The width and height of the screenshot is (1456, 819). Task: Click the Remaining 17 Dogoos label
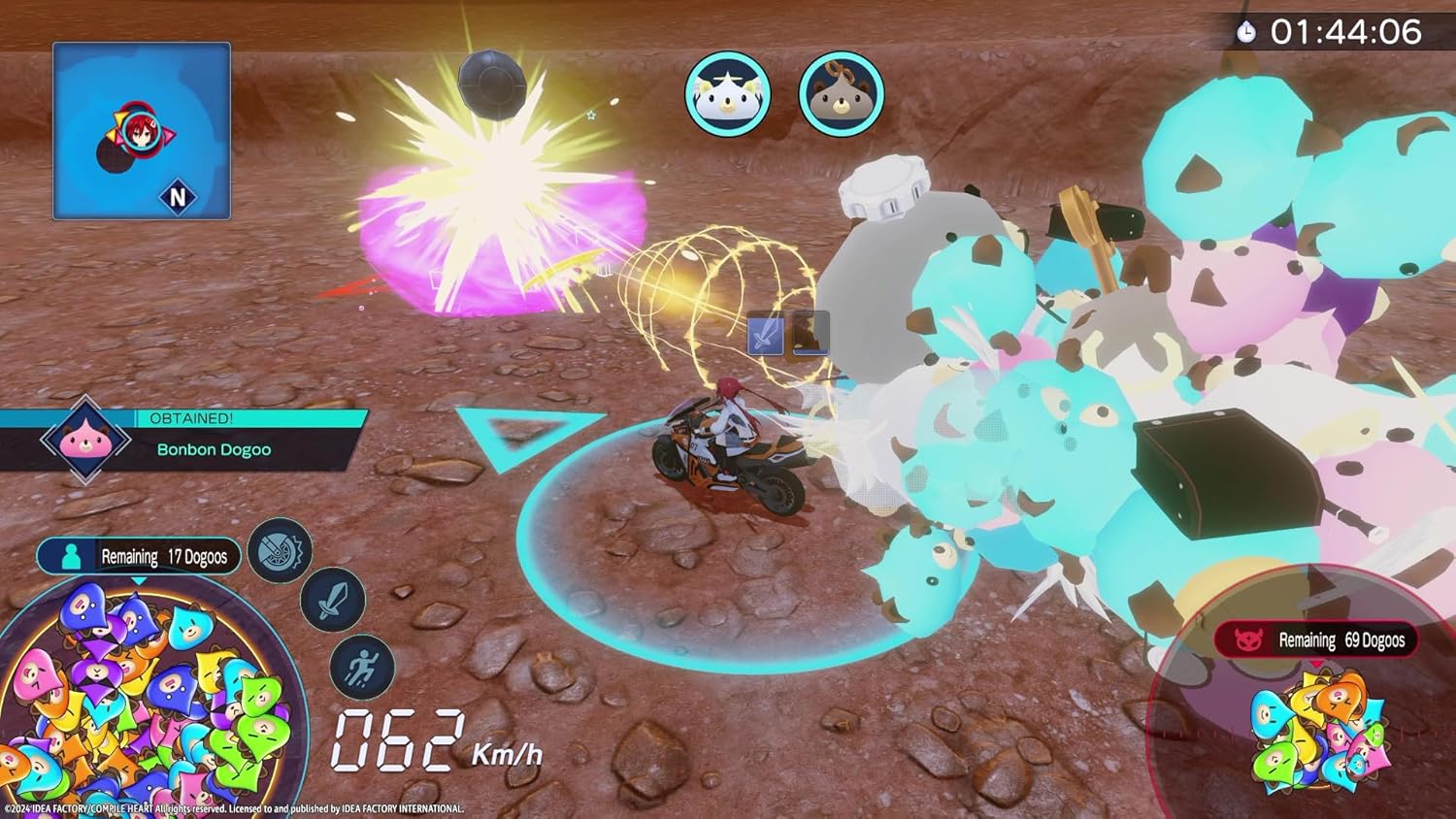pos(165,556)
